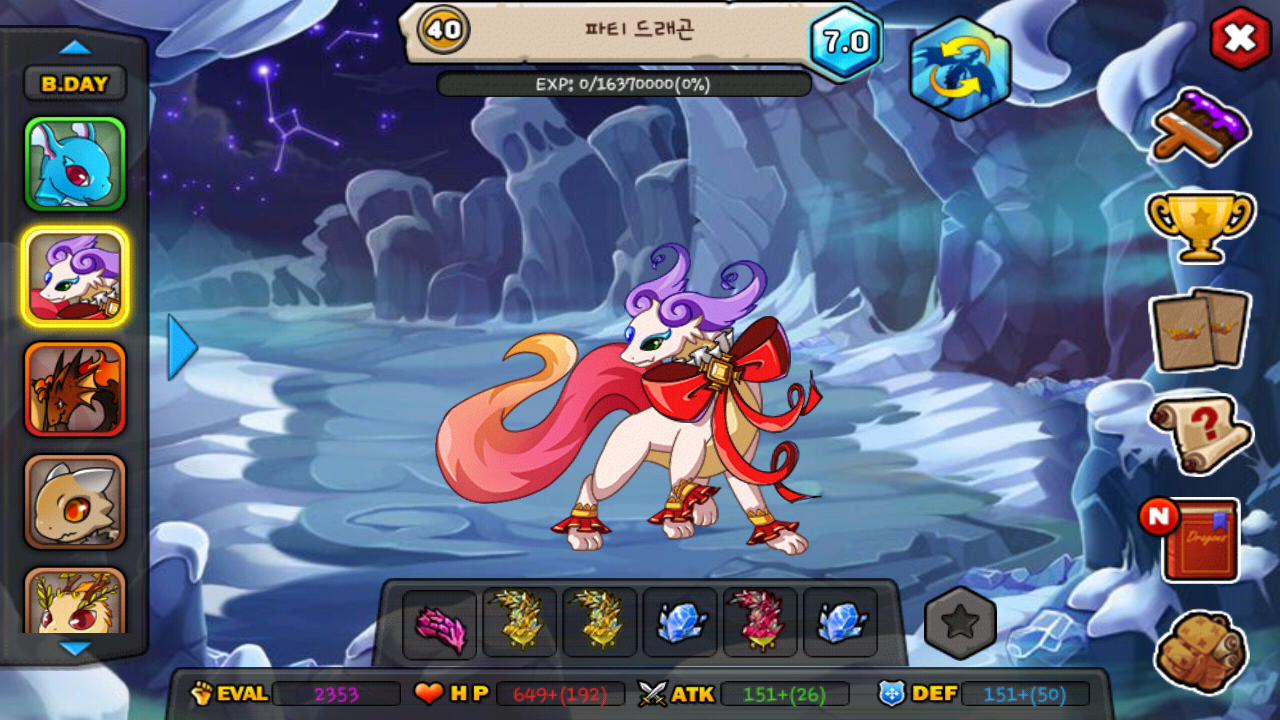Open the gold trophy achievements
The width and height of the screenshot is (1280, 720).
tap(1199, 224)
